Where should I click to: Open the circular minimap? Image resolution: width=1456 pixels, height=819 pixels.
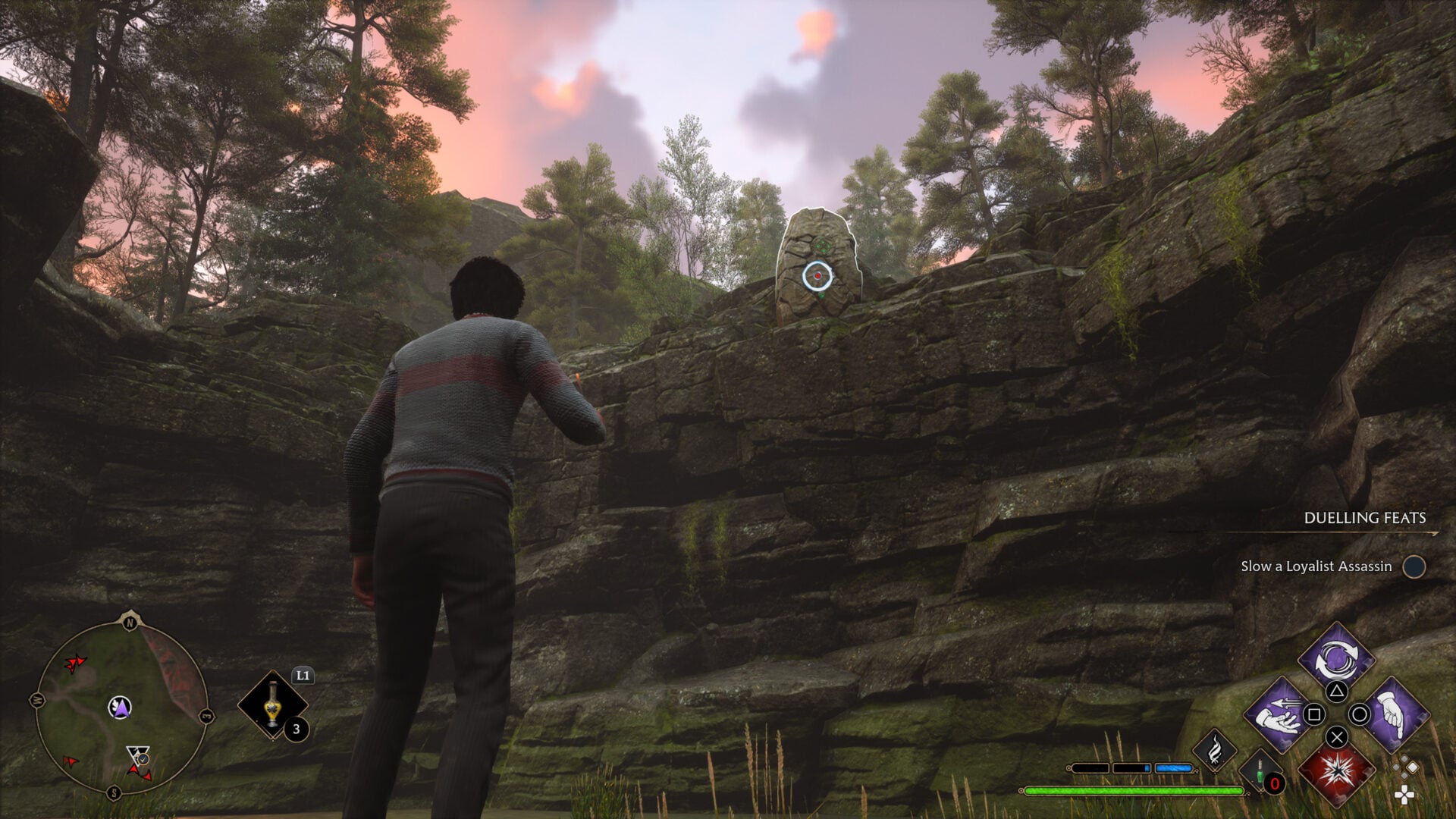point(121,707)
